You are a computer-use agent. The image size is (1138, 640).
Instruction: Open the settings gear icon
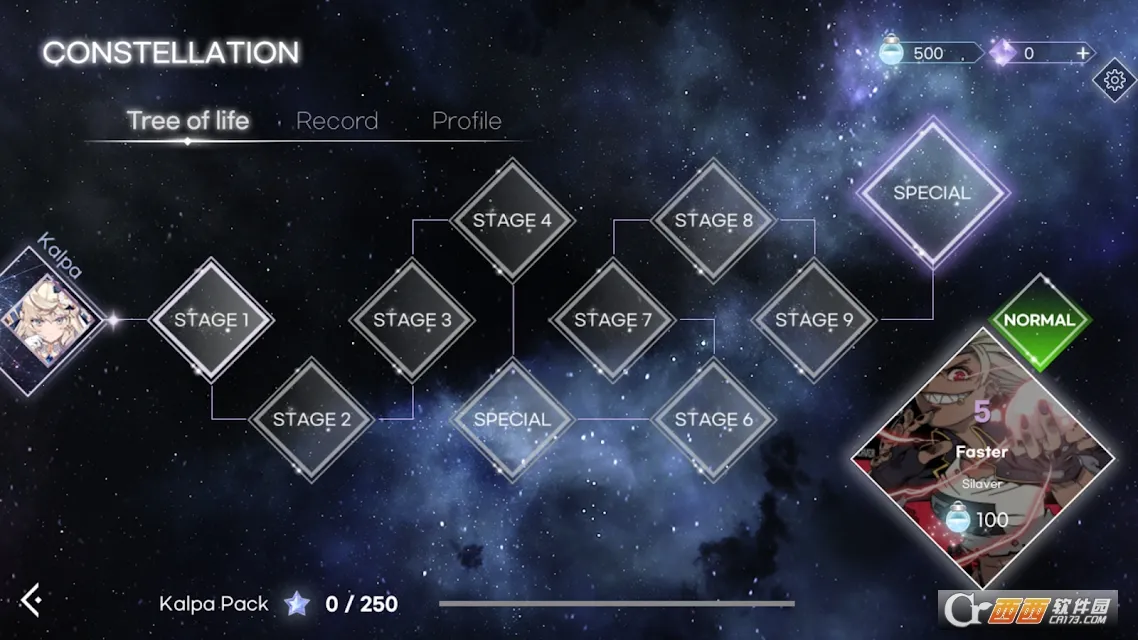coord(1115,80)
